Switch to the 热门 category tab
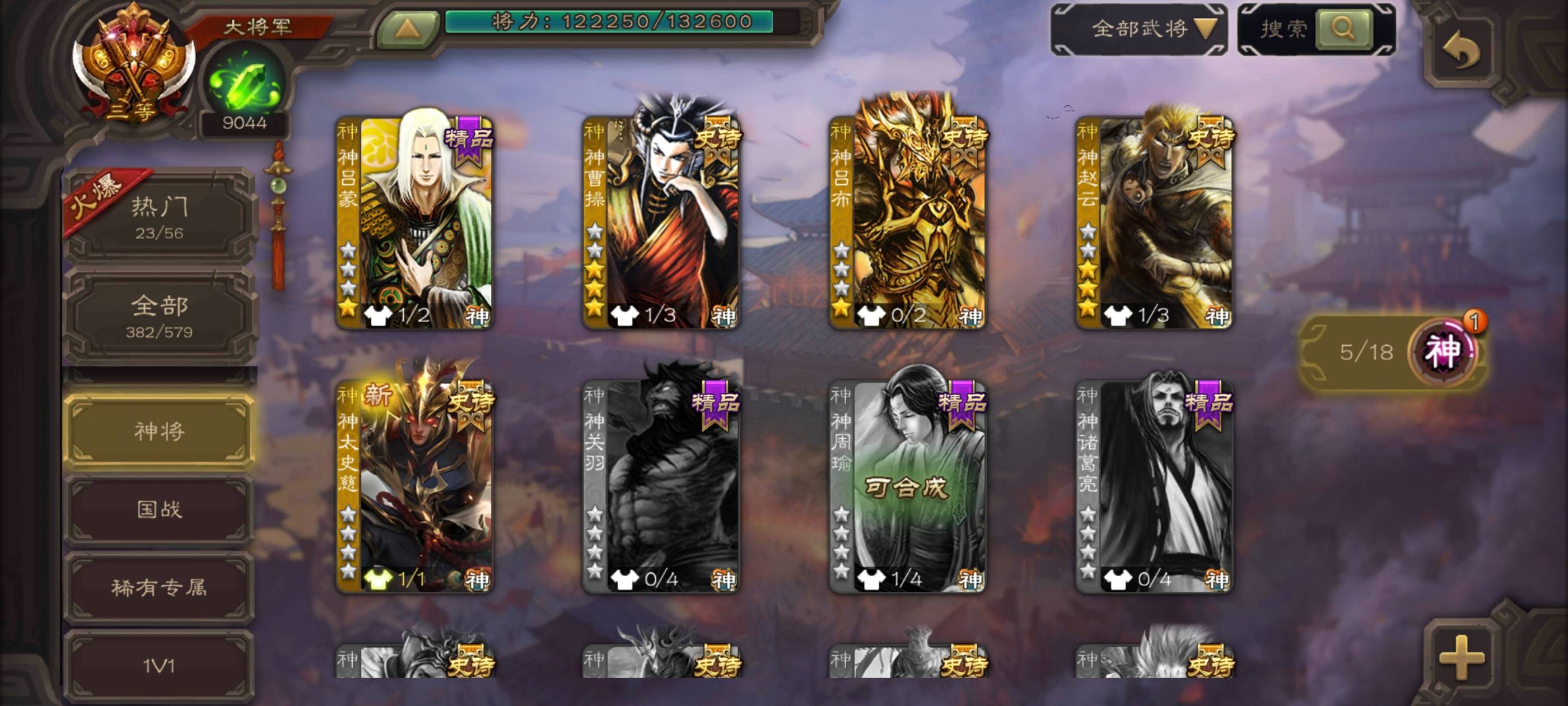Viewport: 1568px width, 706px height. click(x=159, y=216)
